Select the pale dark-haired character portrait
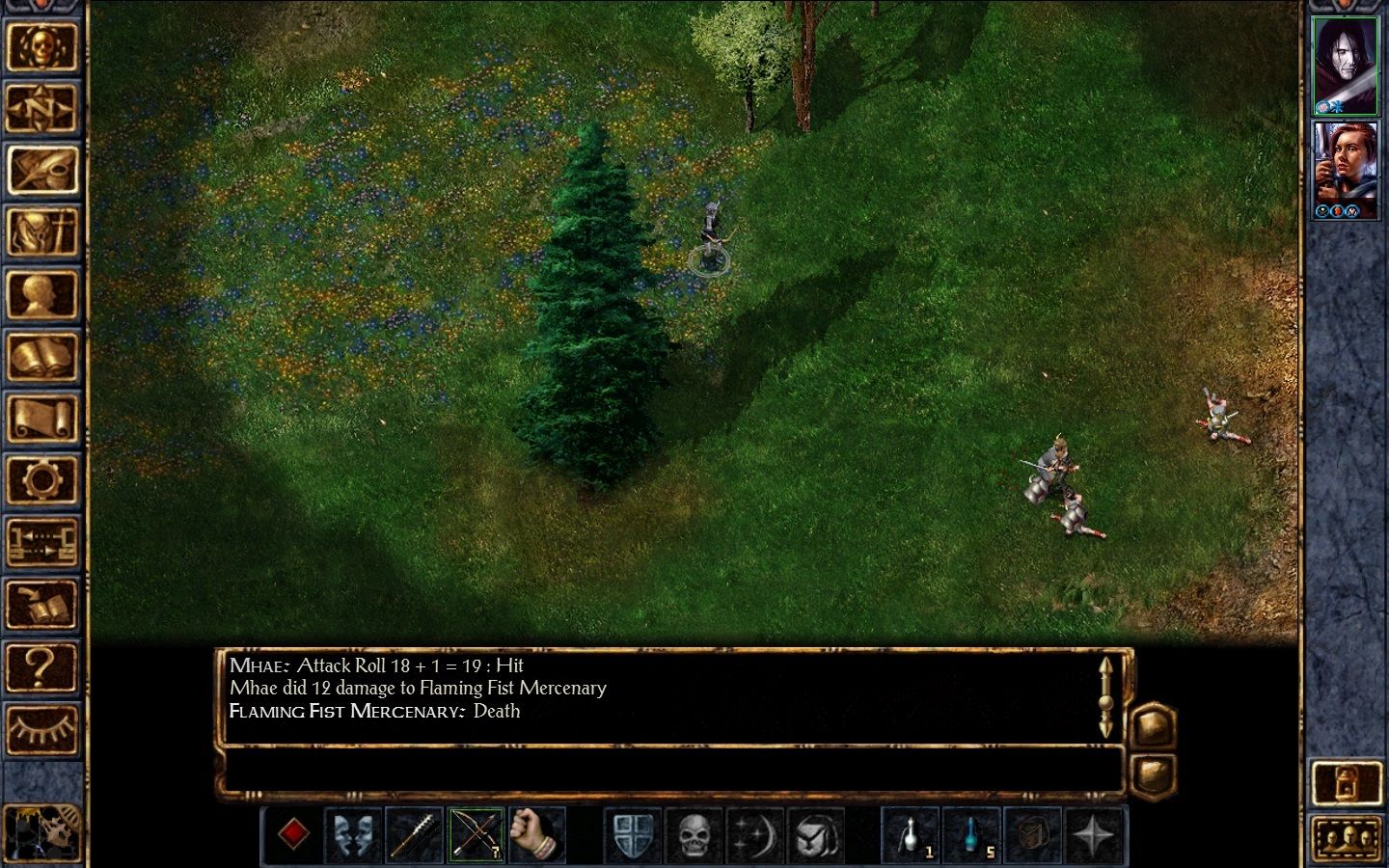 [1346, 66]
